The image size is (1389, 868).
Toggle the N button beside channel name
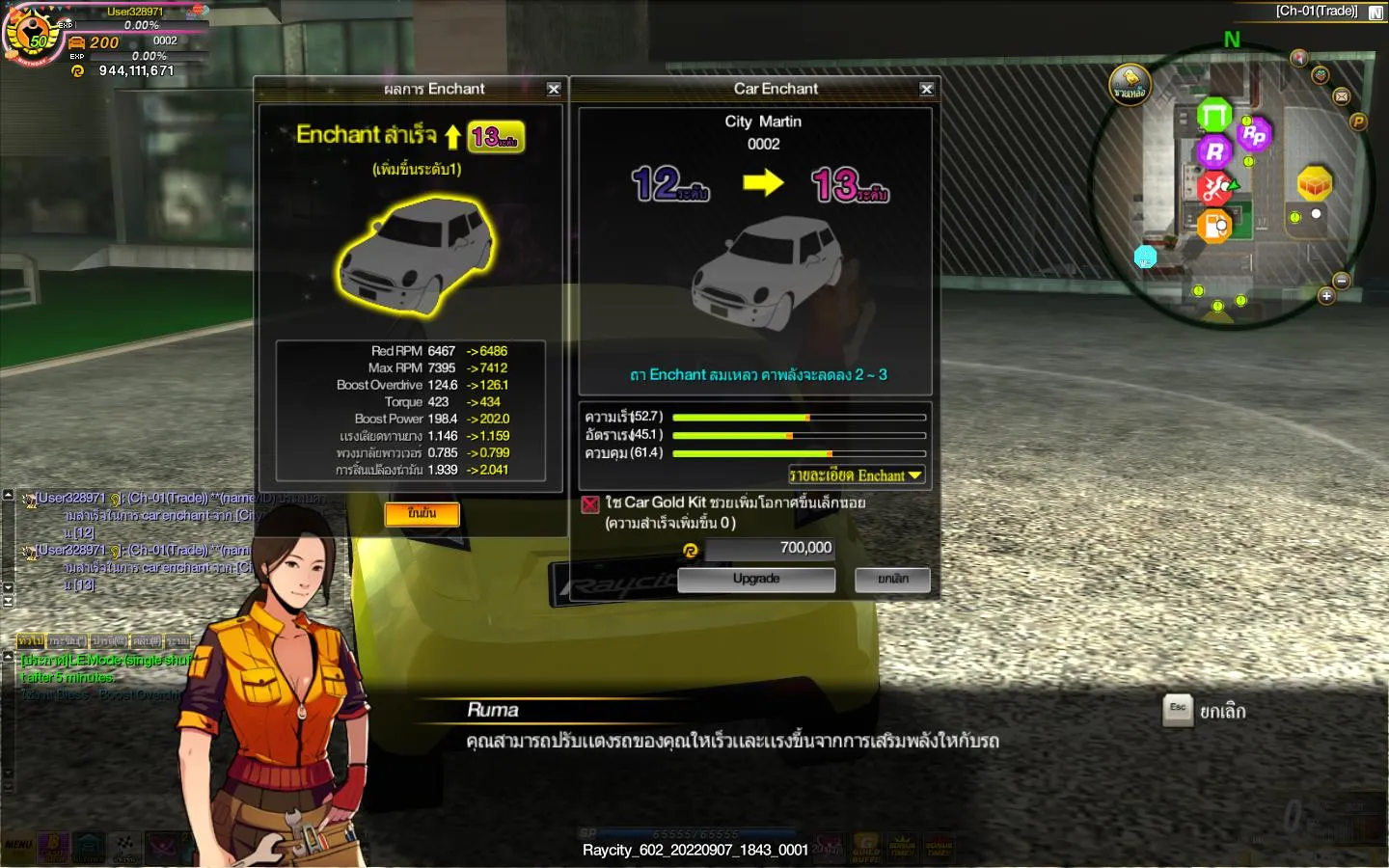coord(1375,13)
